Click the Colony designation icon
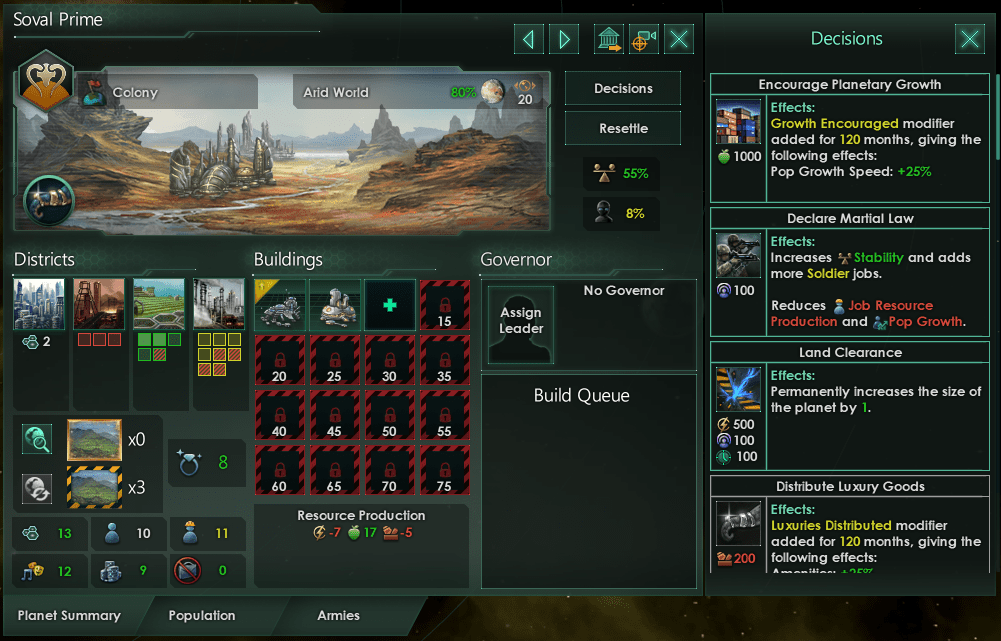This screenshot has width=1001, height=641. 92,92
